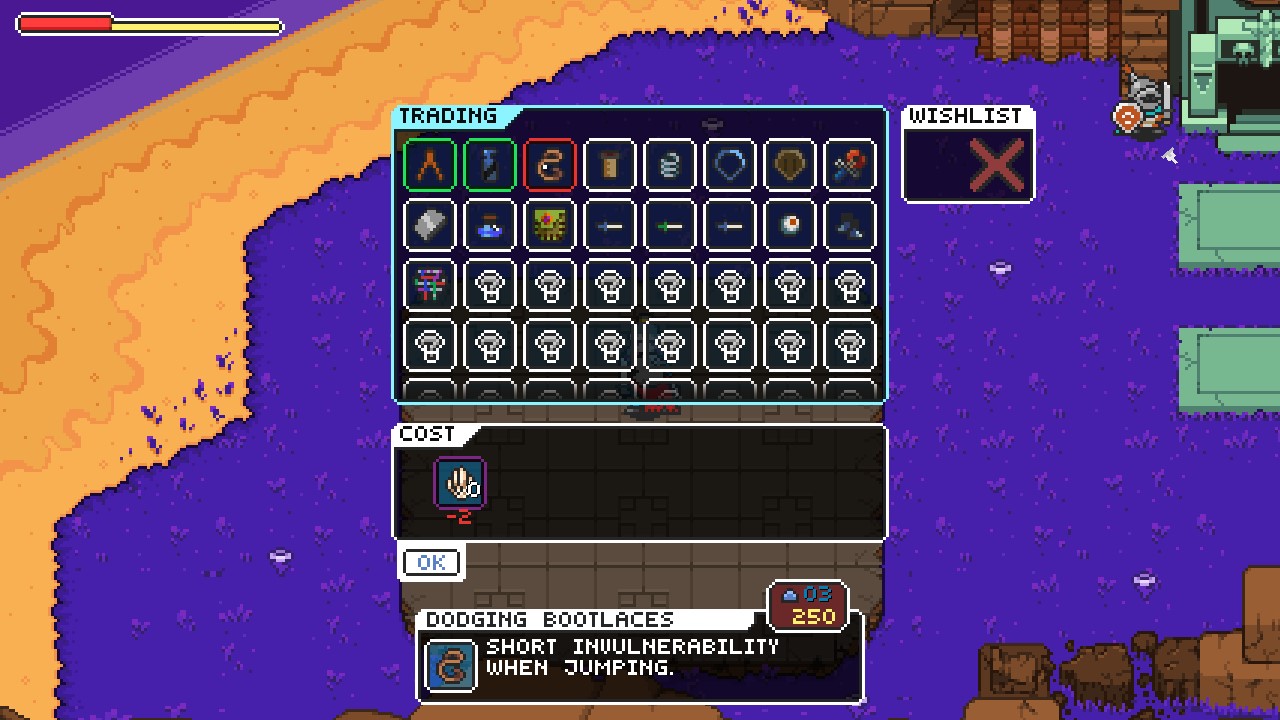Screen dimensions: 1280x720
Task: Select the green-tipped arrow trade item
Action: coord(670,224)
